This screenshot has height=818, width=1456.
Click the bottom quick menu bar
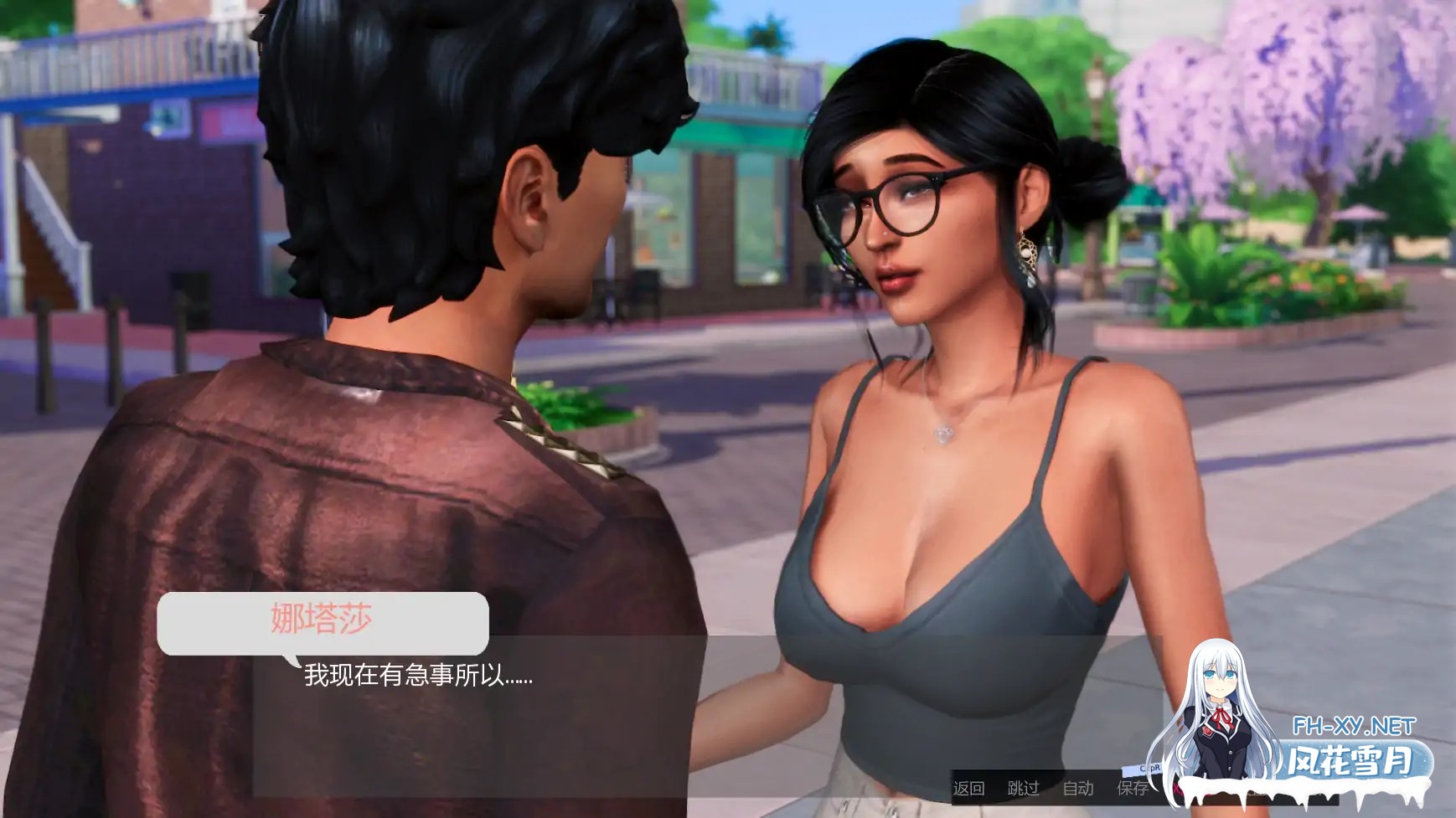pos(1051,790)
